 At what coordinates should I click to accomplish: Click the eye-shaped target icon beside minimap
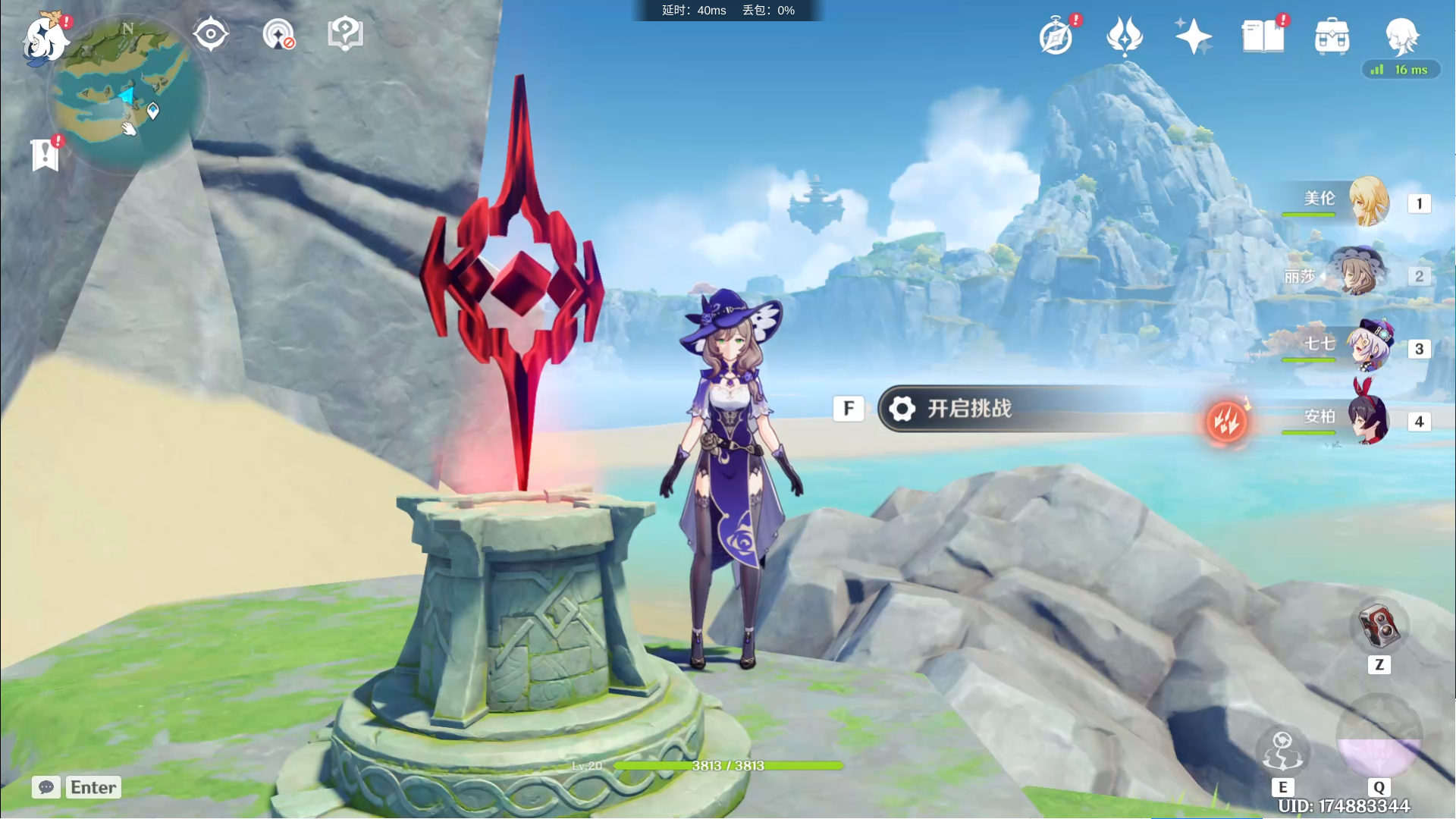click(x=210, y=34)
